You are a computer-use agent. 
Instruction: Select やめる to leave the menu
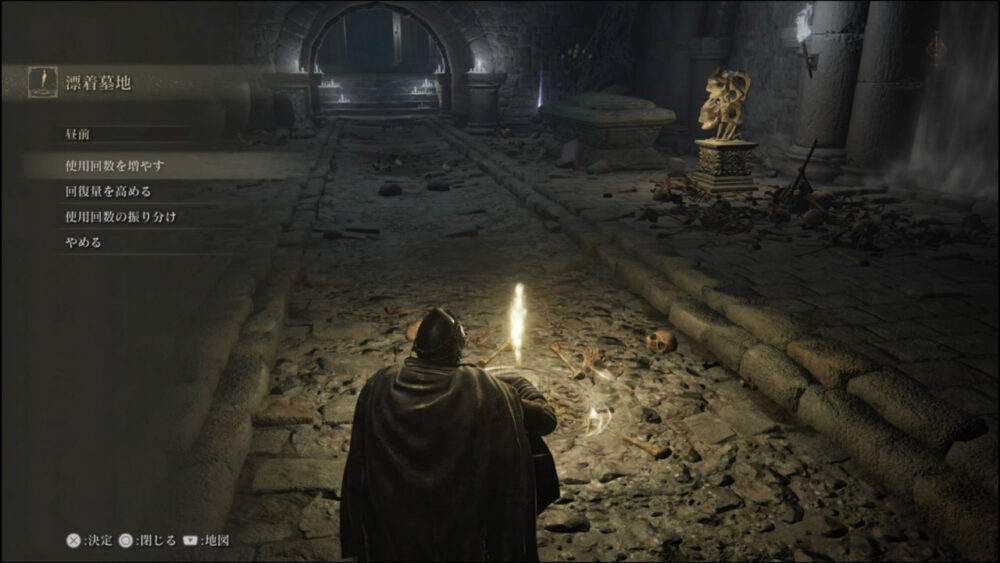(83, 242)
